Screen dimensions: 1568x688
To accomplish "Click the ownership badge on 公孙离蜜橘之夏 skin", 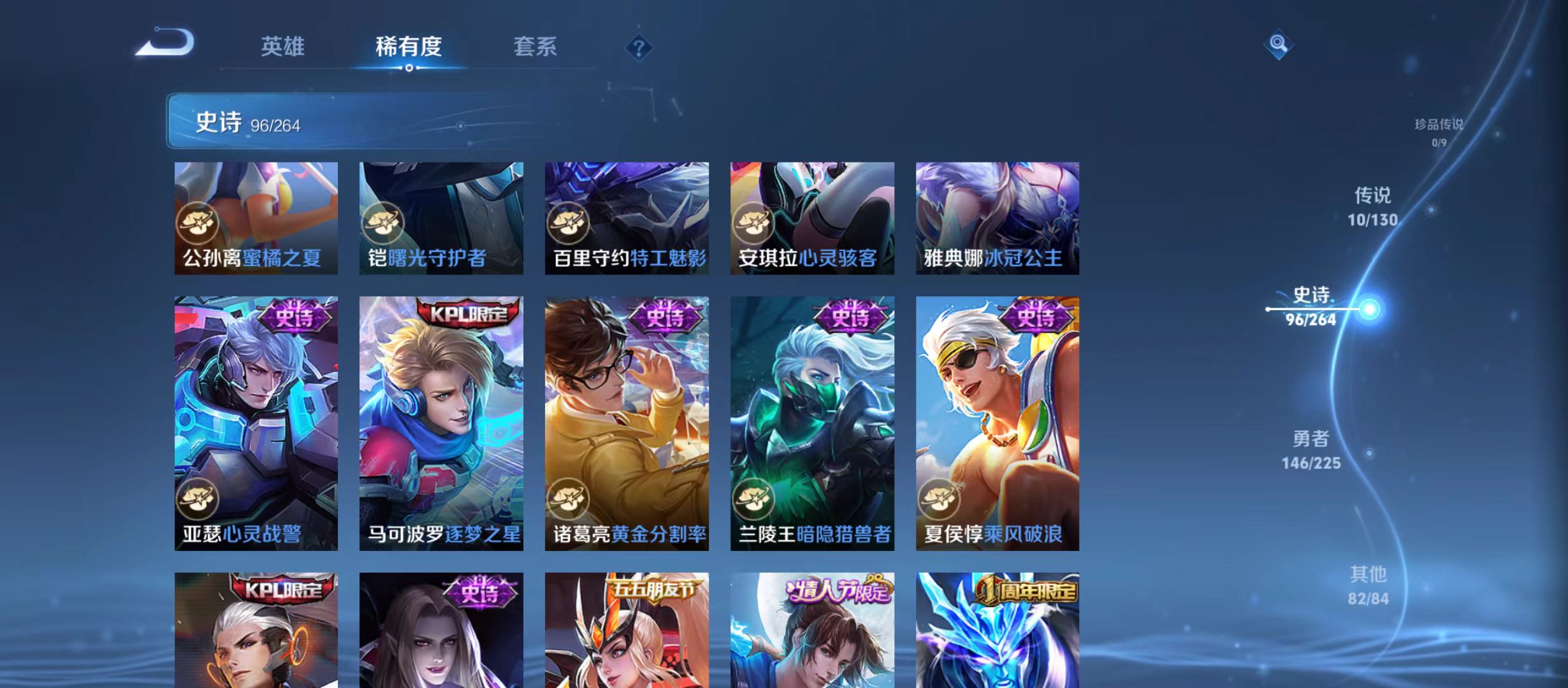I will (199, 222).
